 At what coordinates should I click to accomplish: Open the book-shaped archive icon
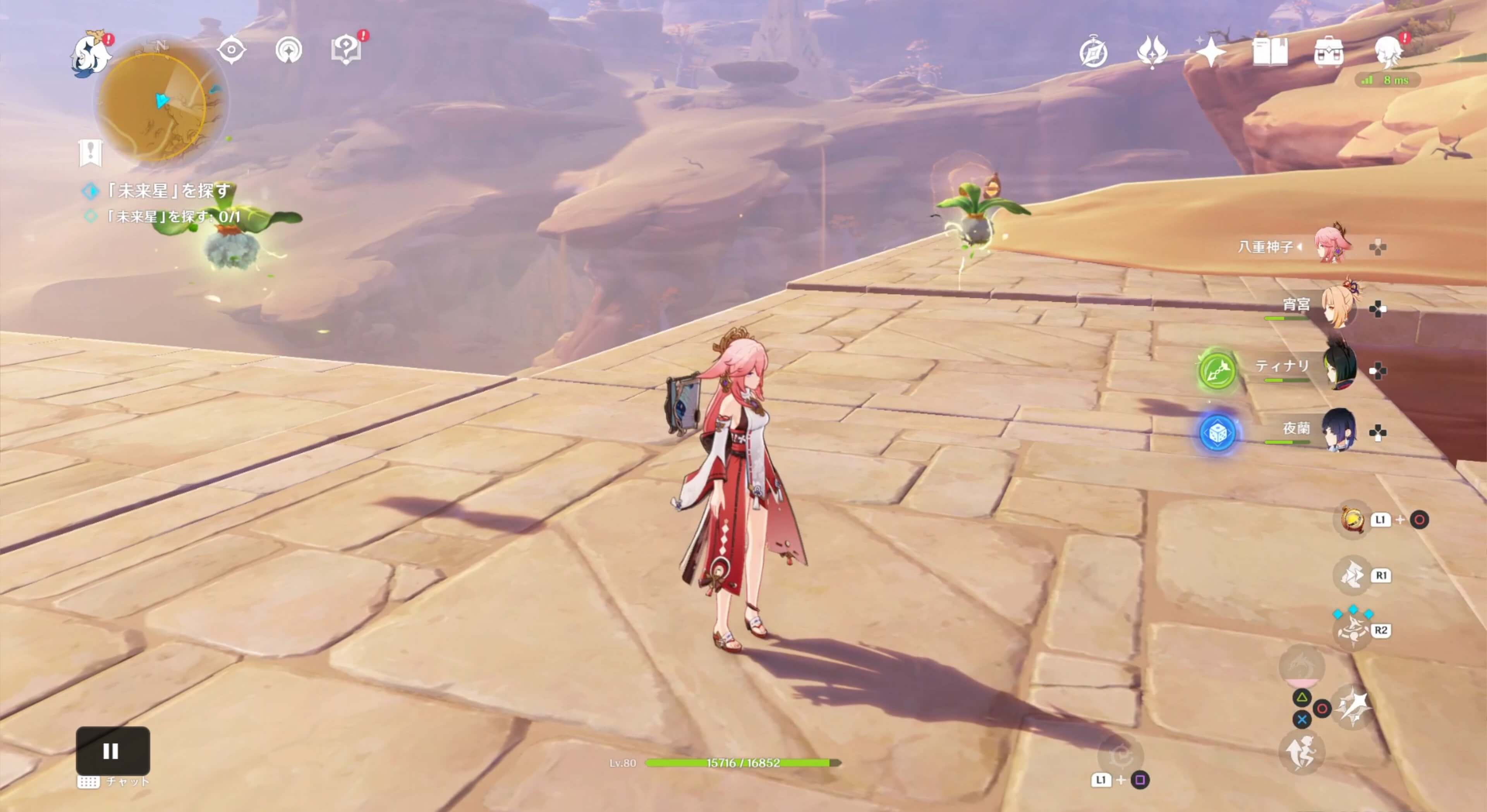pyautogui.click(x=1269, y=53)
